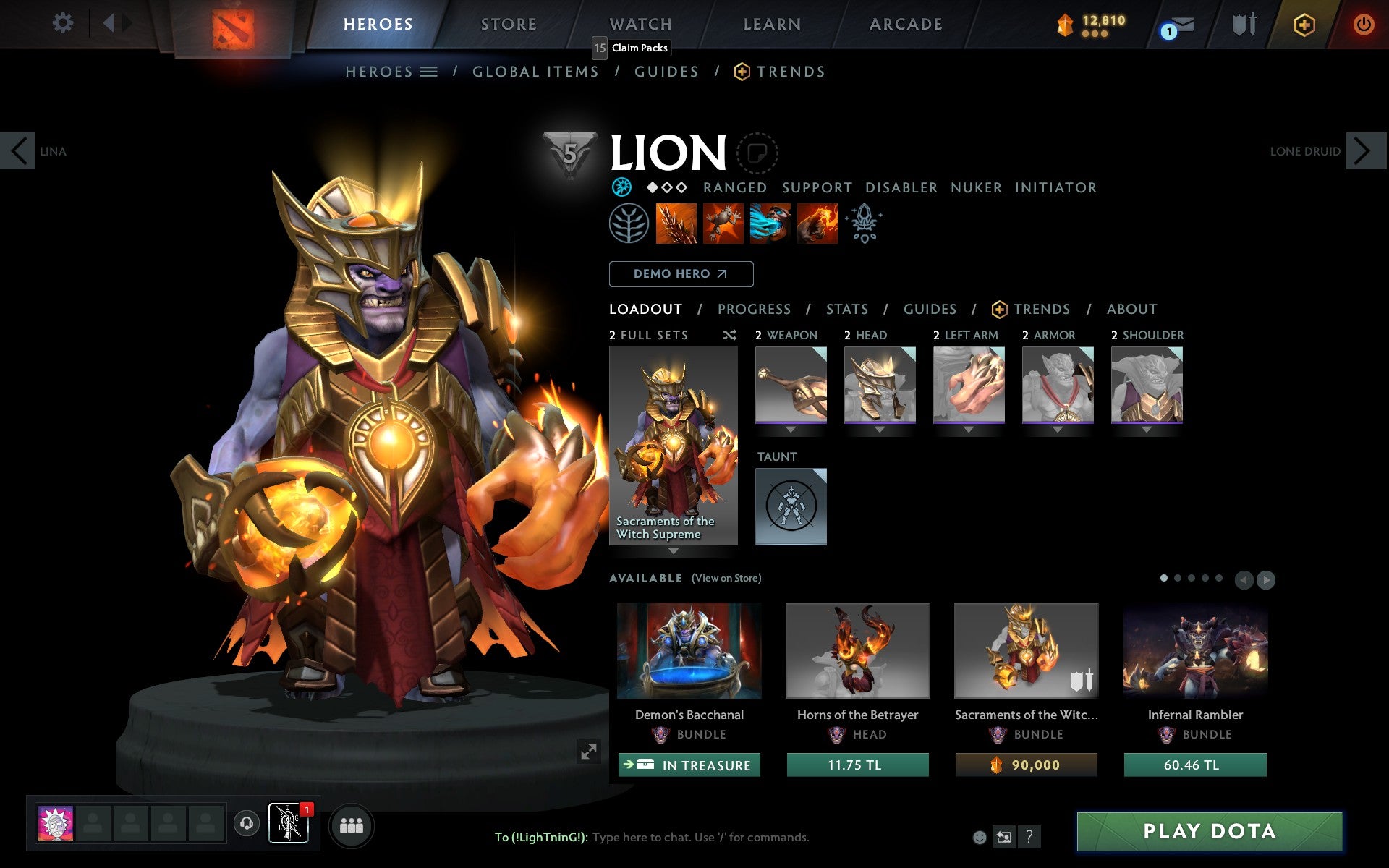
Task: Select the Finger of Death ability icon
Action: 817,224
